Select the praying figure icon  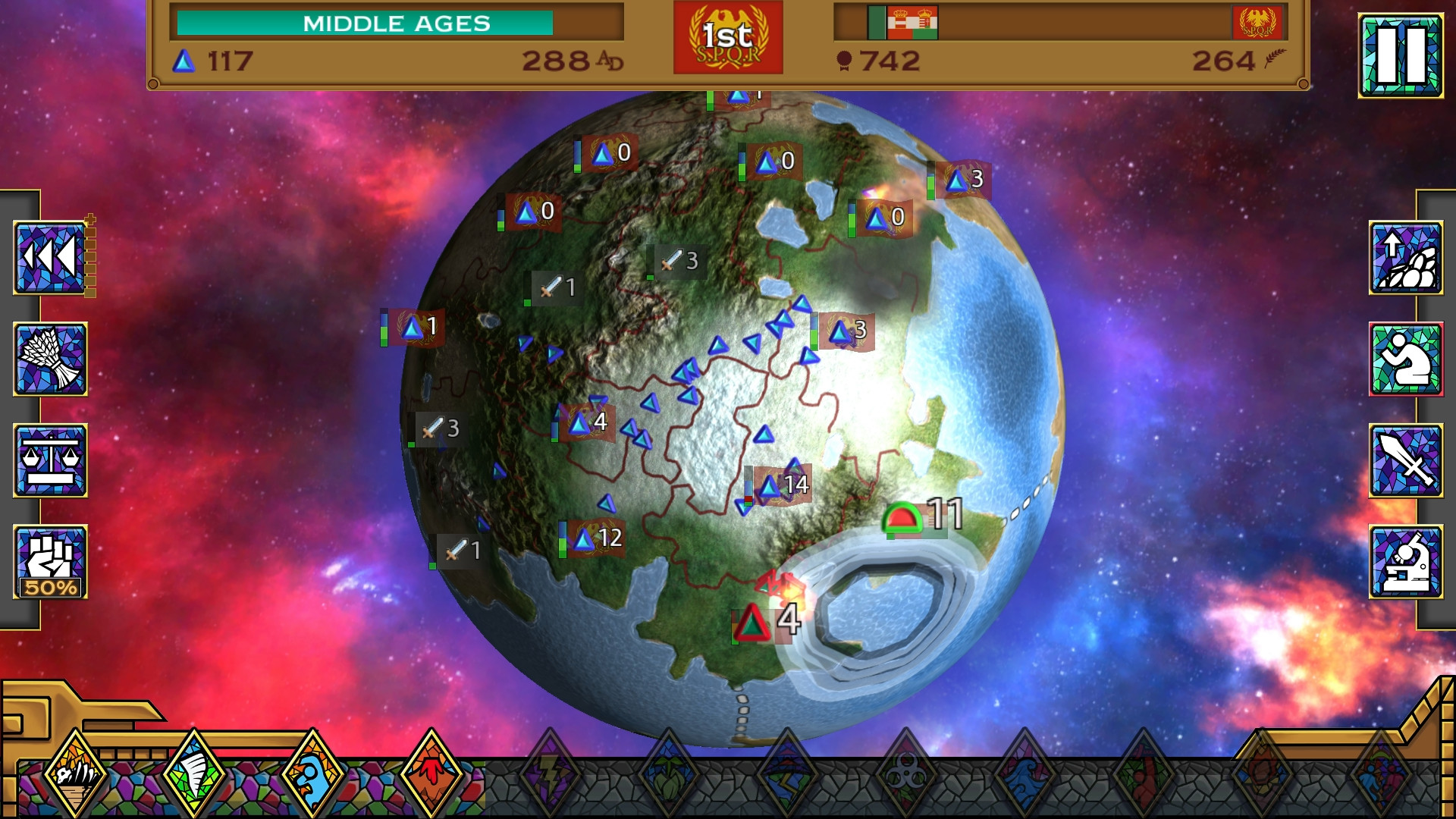pyautogui.click(x=1405, y=359)
